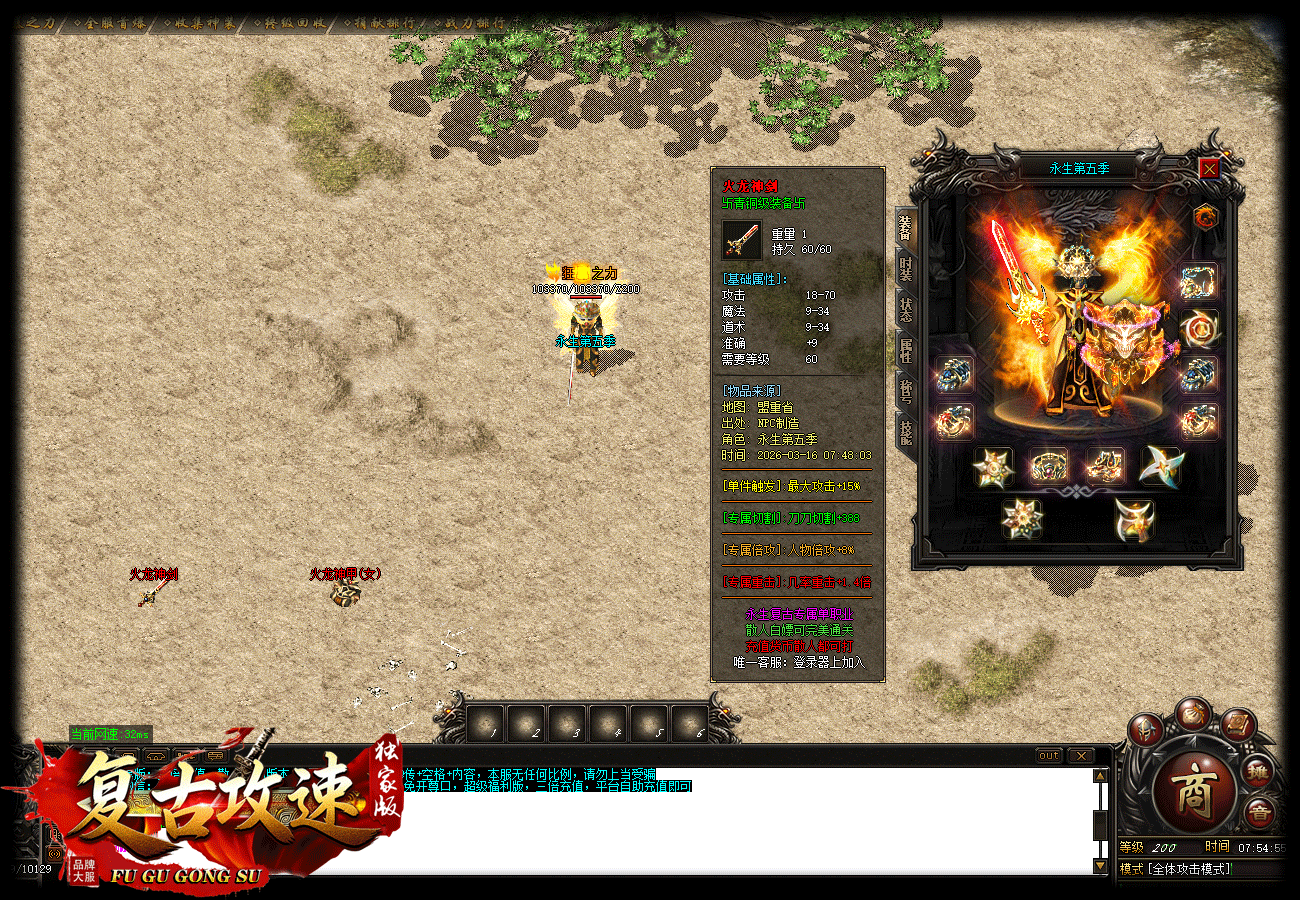Click the dragon emblem hexagon icon
This screenshot has height=900, width=1300.
coord(1205,216)
